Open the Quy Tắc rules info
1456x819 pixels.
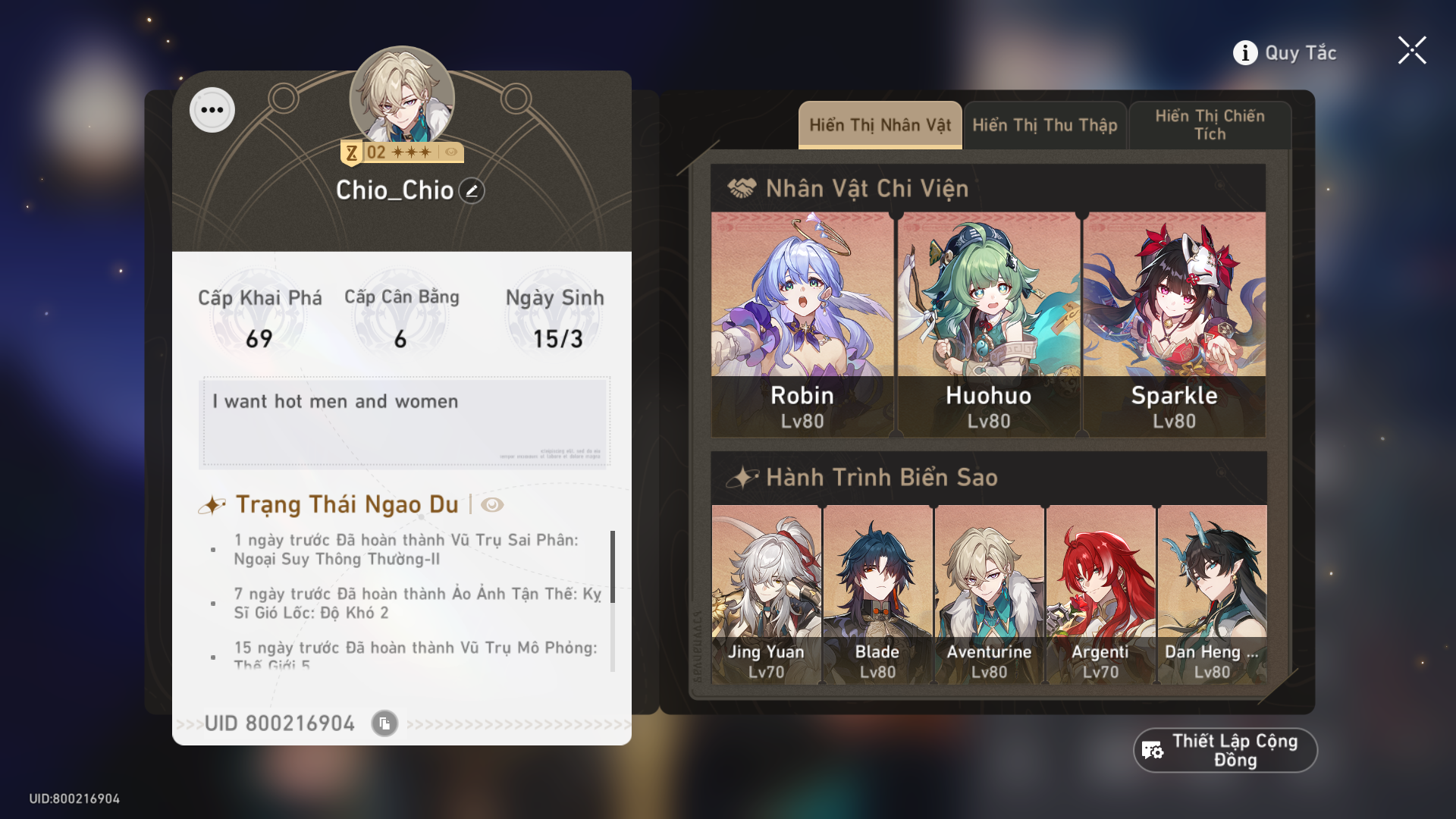point(1285,53)
